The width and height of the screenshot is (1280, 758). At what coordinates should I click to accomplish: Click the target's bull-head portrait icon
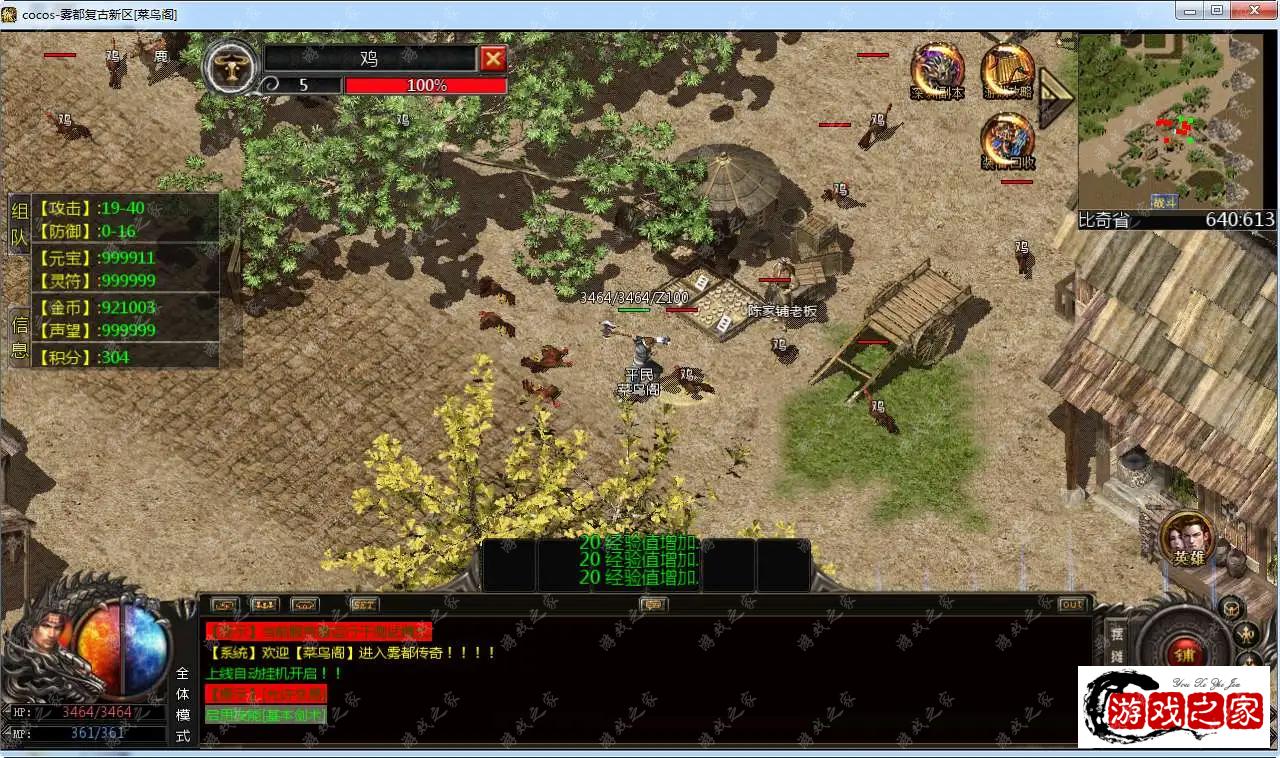(x=231, y=68)
